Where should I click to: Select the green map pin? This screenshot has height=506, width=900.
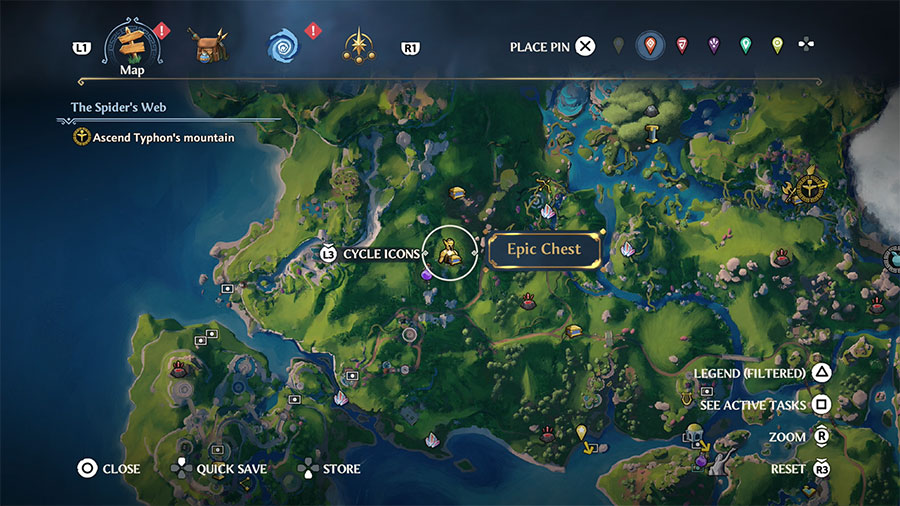click(x=745, y=46)
